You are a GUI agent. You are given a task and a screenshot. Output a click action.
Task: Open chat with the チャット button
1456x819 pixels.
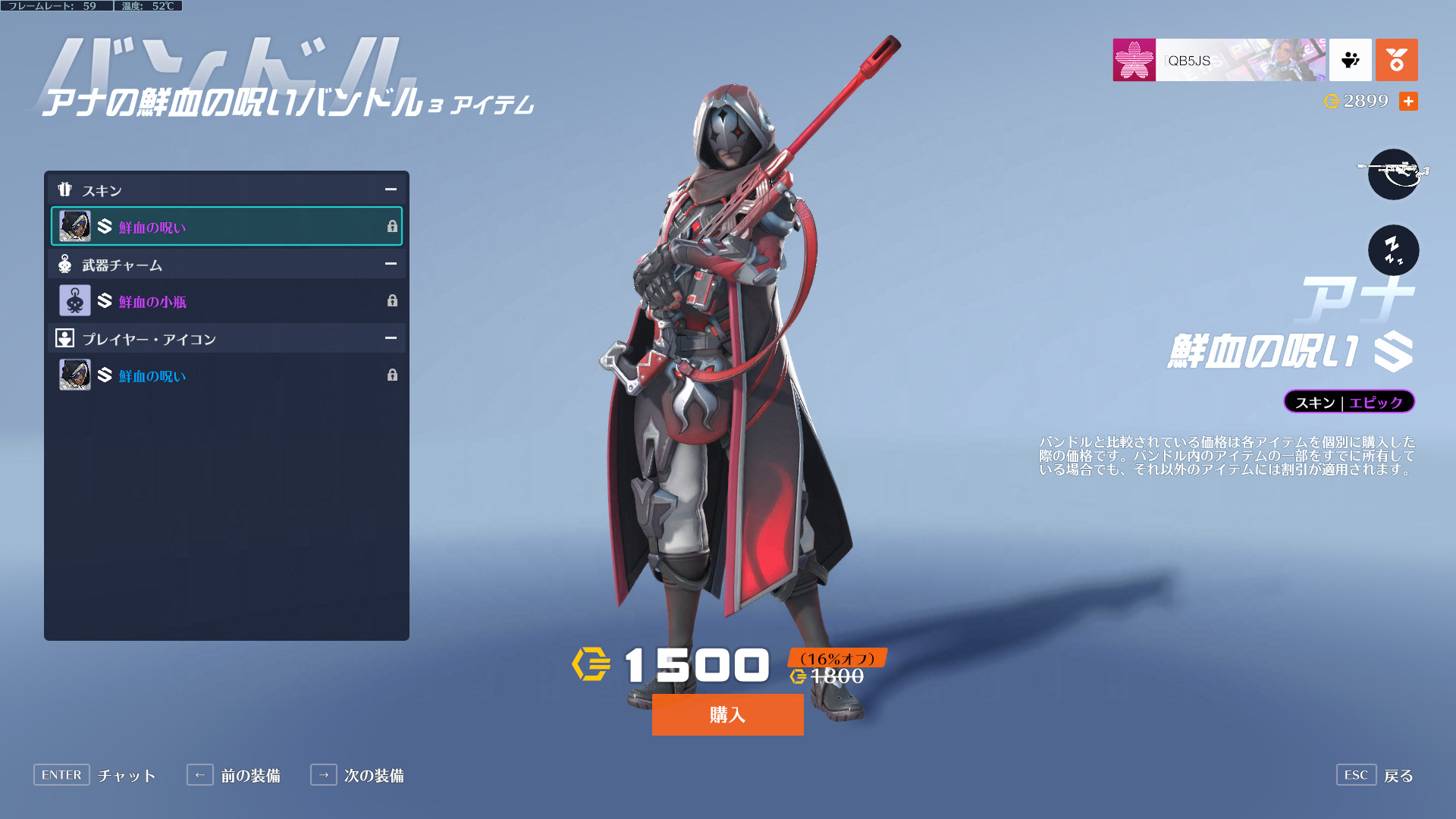(x=96, y=775)
